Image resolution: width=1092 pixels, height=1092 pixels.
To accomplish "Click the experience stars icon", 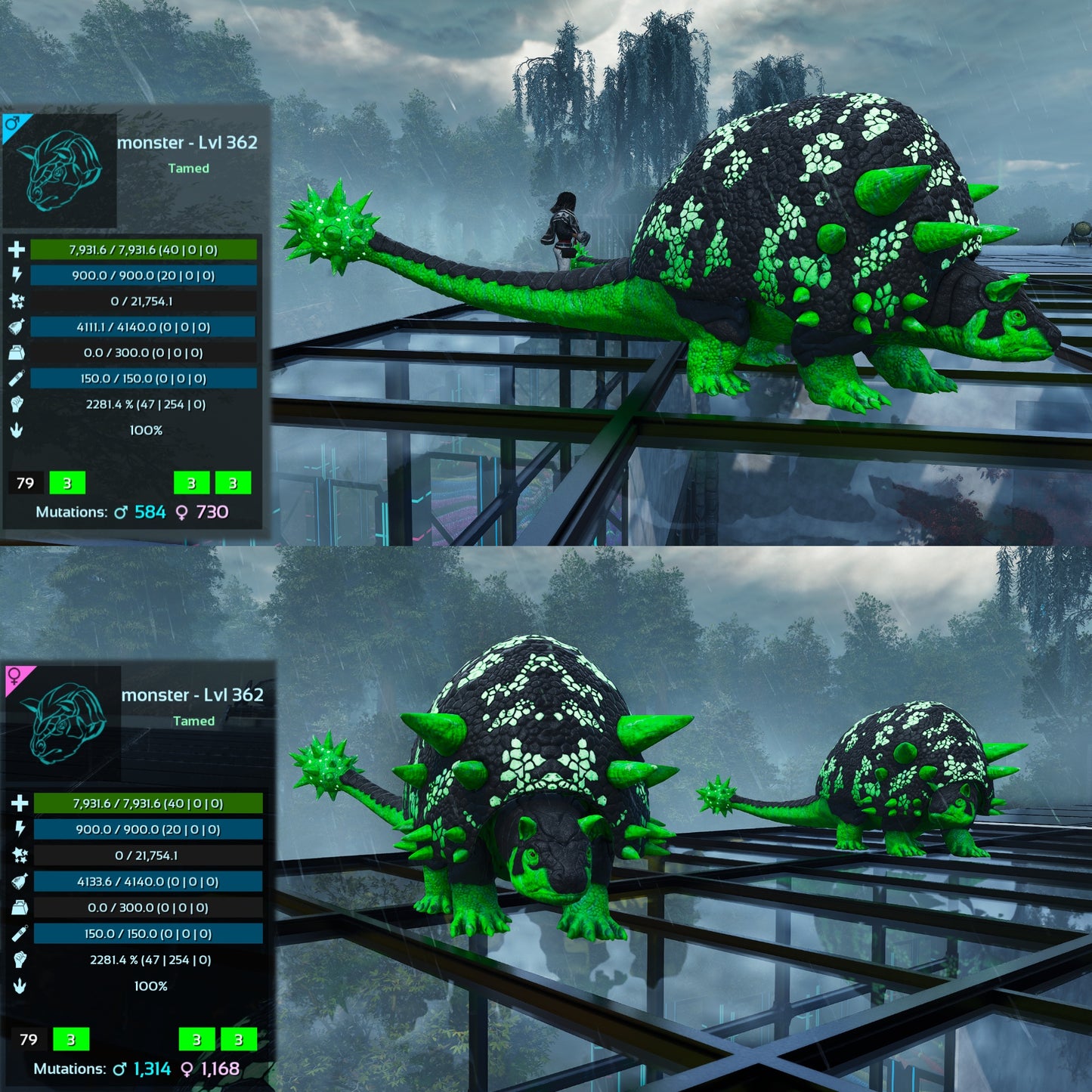I will pyautogui.click(x=15, y=300).
